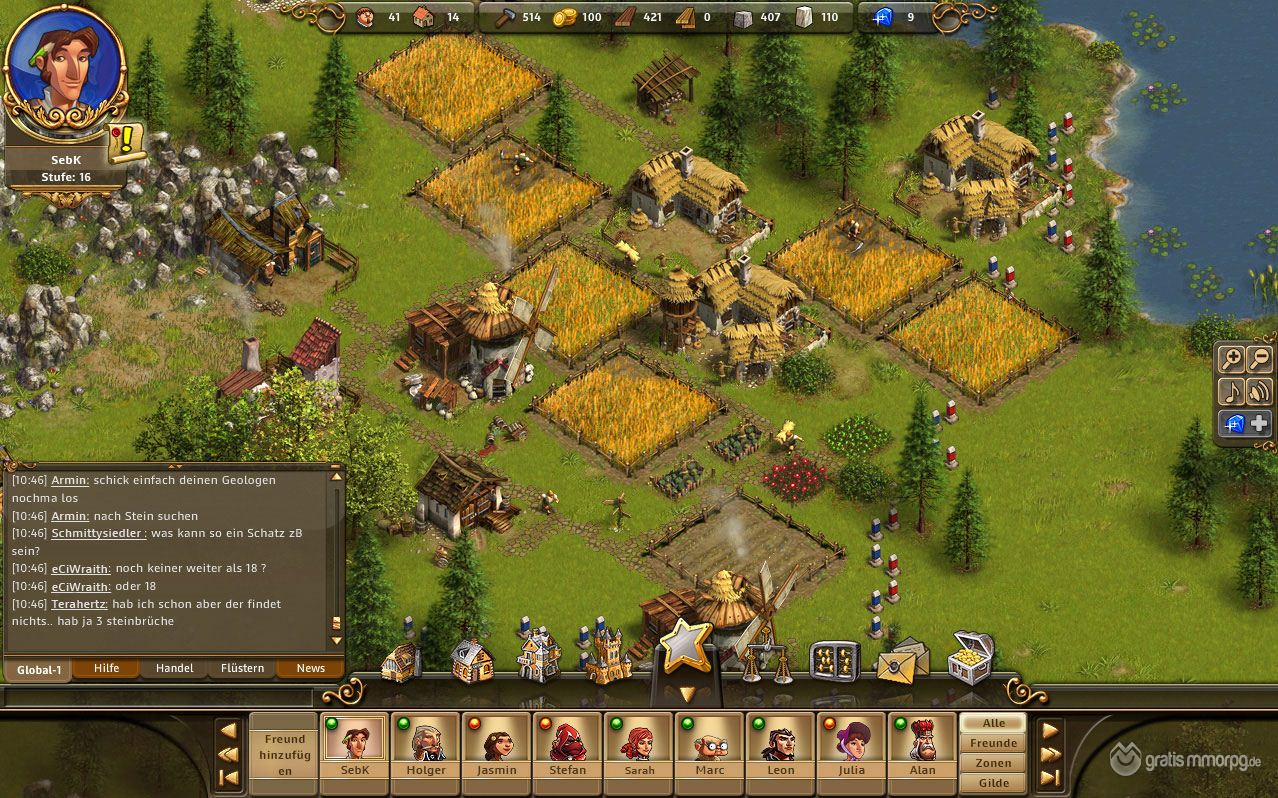This screenshot has height=798, width=1278.
Task: Select Holger in the friends bar
Action: pyautogui.click(x=426, y=747)
